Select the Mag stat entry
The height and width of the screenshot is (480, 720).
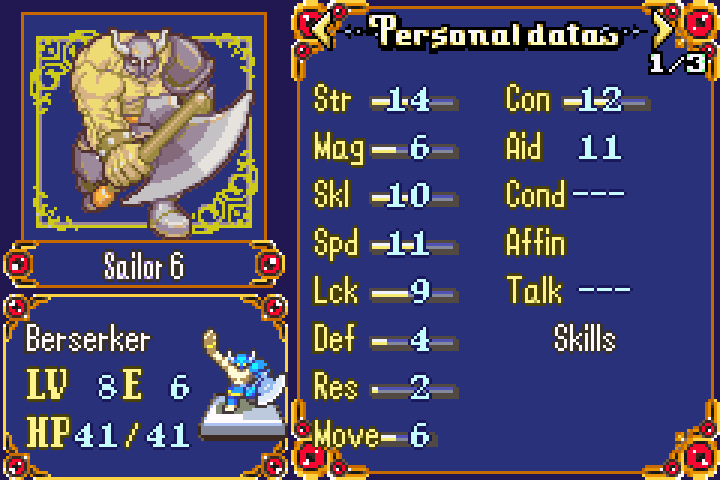point(385,148)
